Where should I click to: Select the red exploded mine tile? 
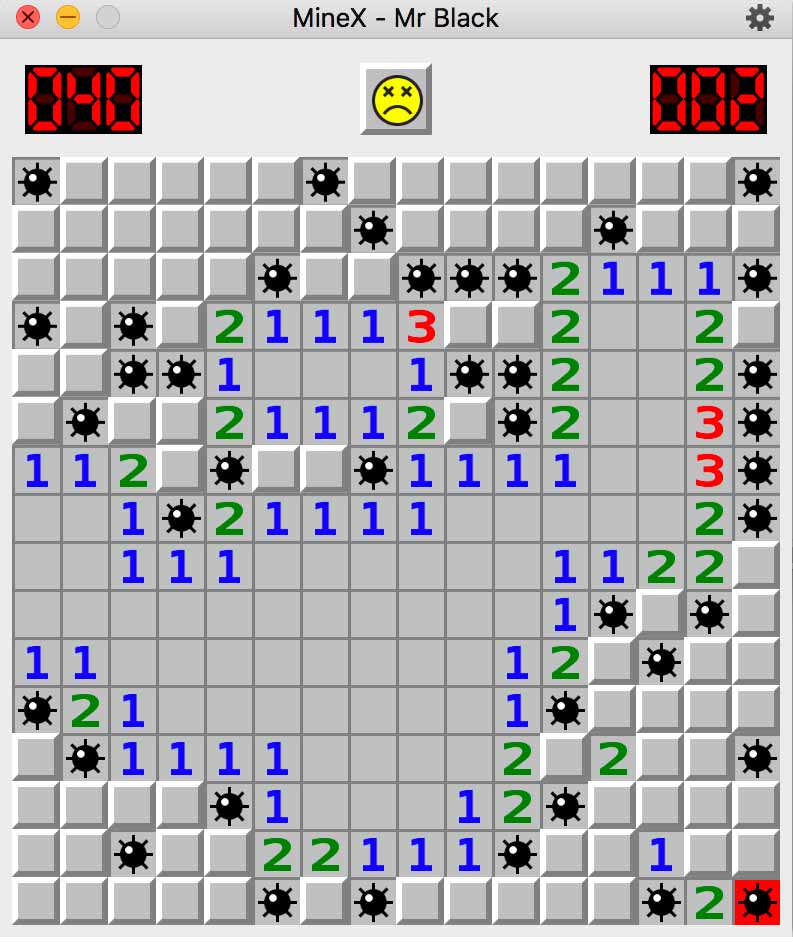[x=757, y=902]
